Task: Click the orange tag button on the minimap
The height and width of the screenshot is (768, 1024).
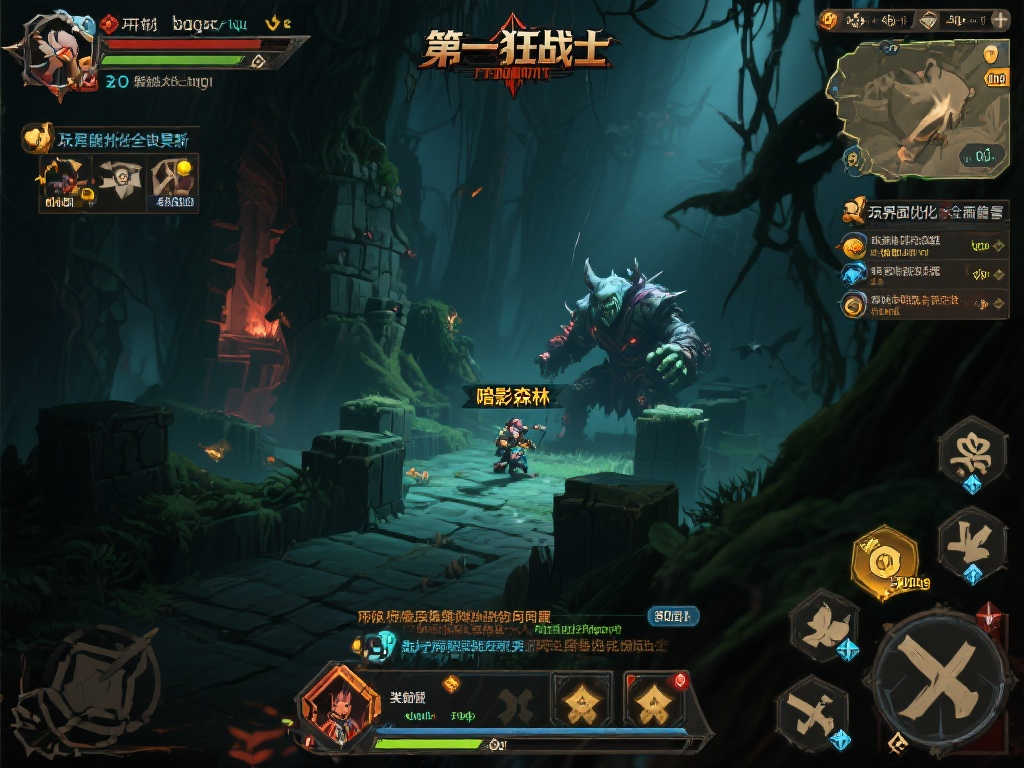Action: click(996, 79)
